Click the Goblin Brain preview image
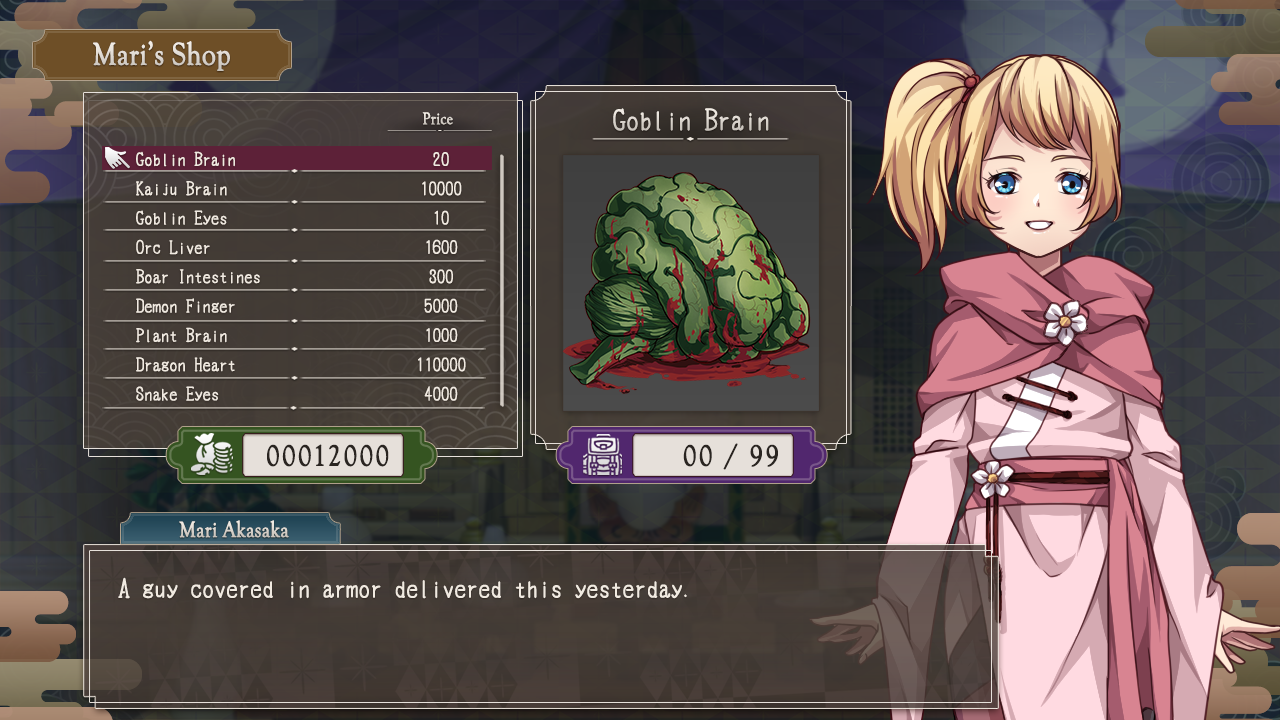The height and width of the screenshot is (720, 1280). coord(691,283)
